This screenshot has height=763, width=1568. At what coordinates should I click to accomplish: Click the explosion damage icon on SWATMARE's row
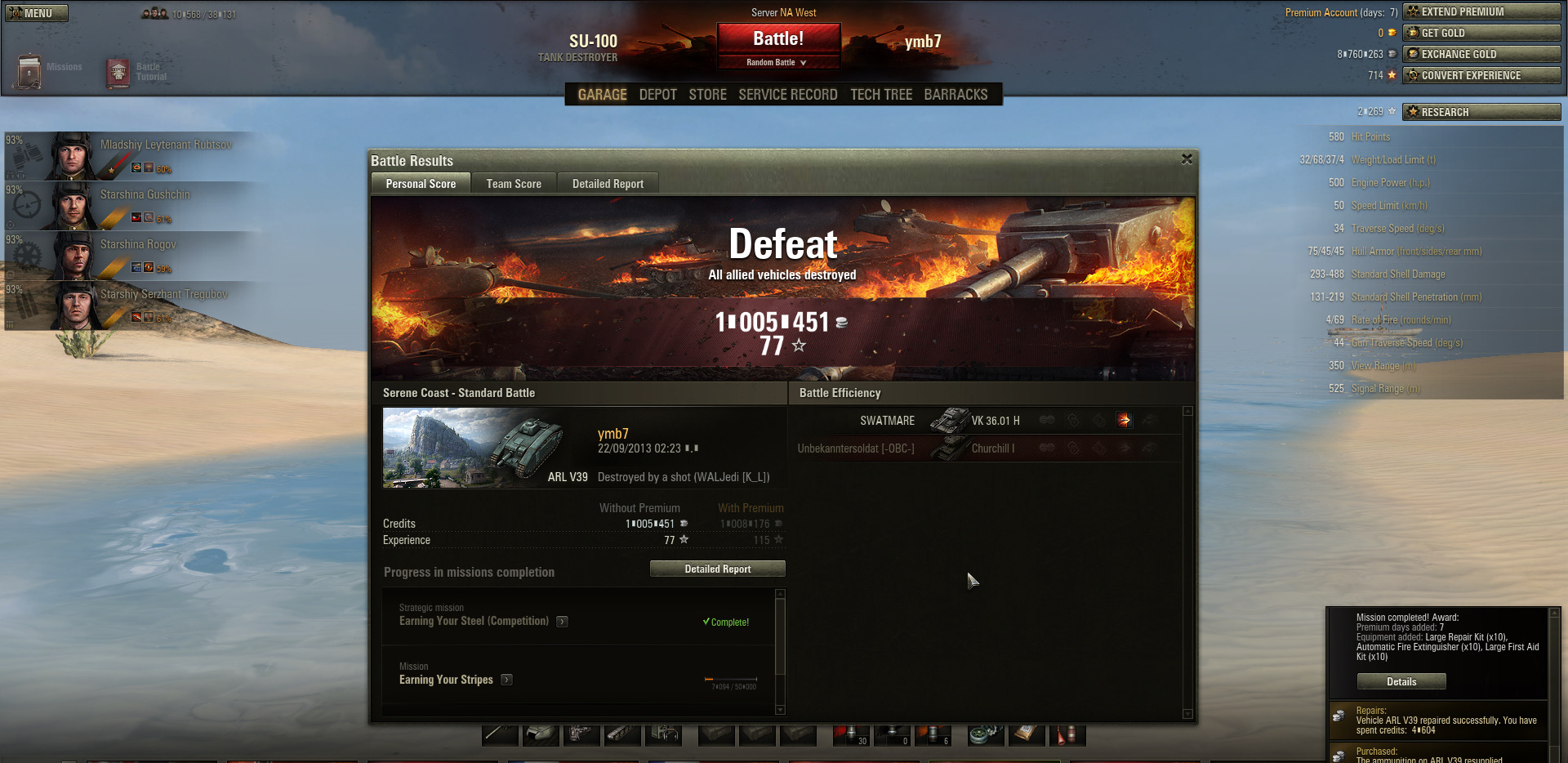(x=1125, y=420)
